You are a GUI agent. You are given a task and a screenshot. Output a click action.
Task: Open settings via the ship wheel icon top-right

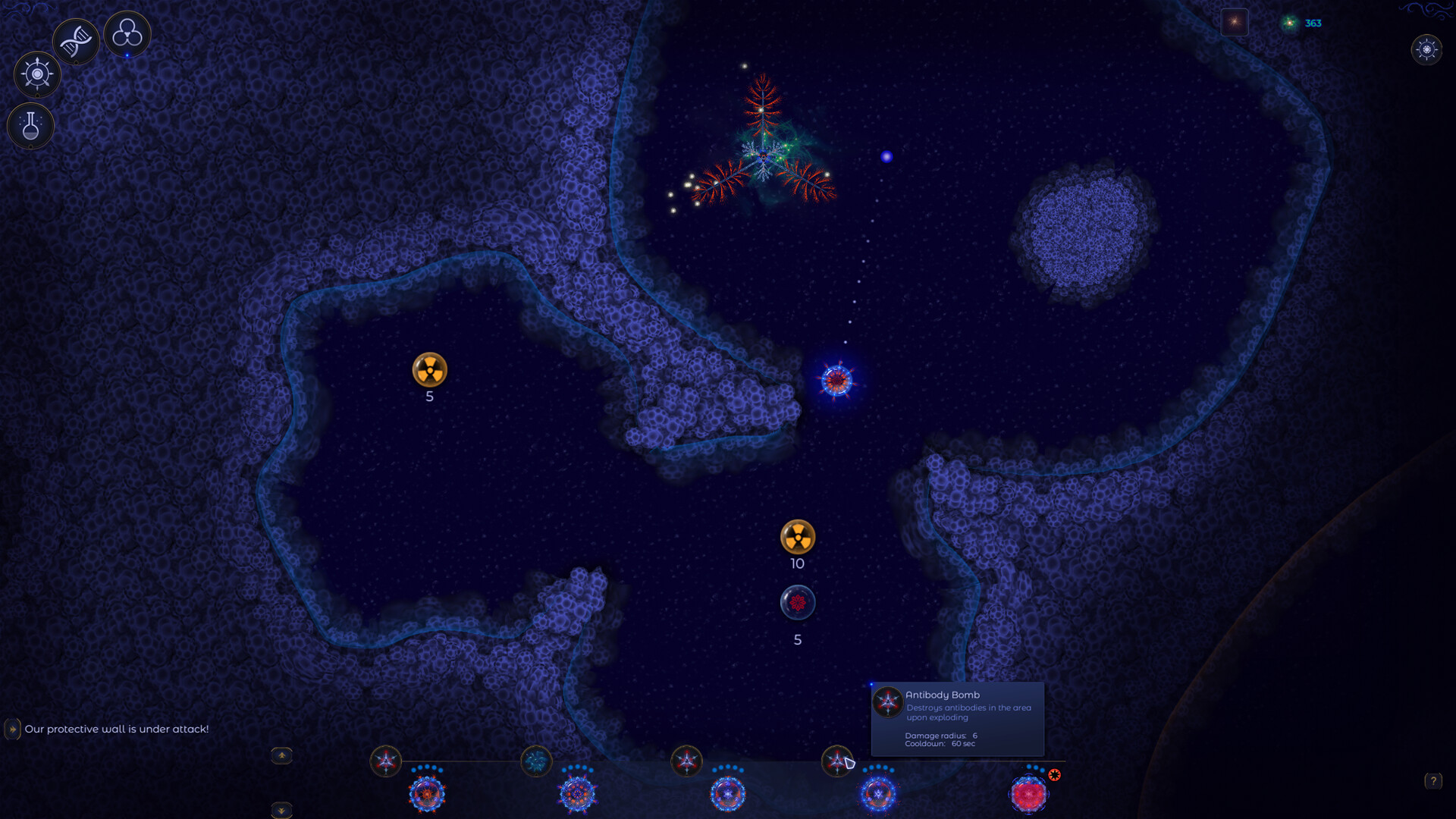pyautogui.click(x=1428, y=50)
